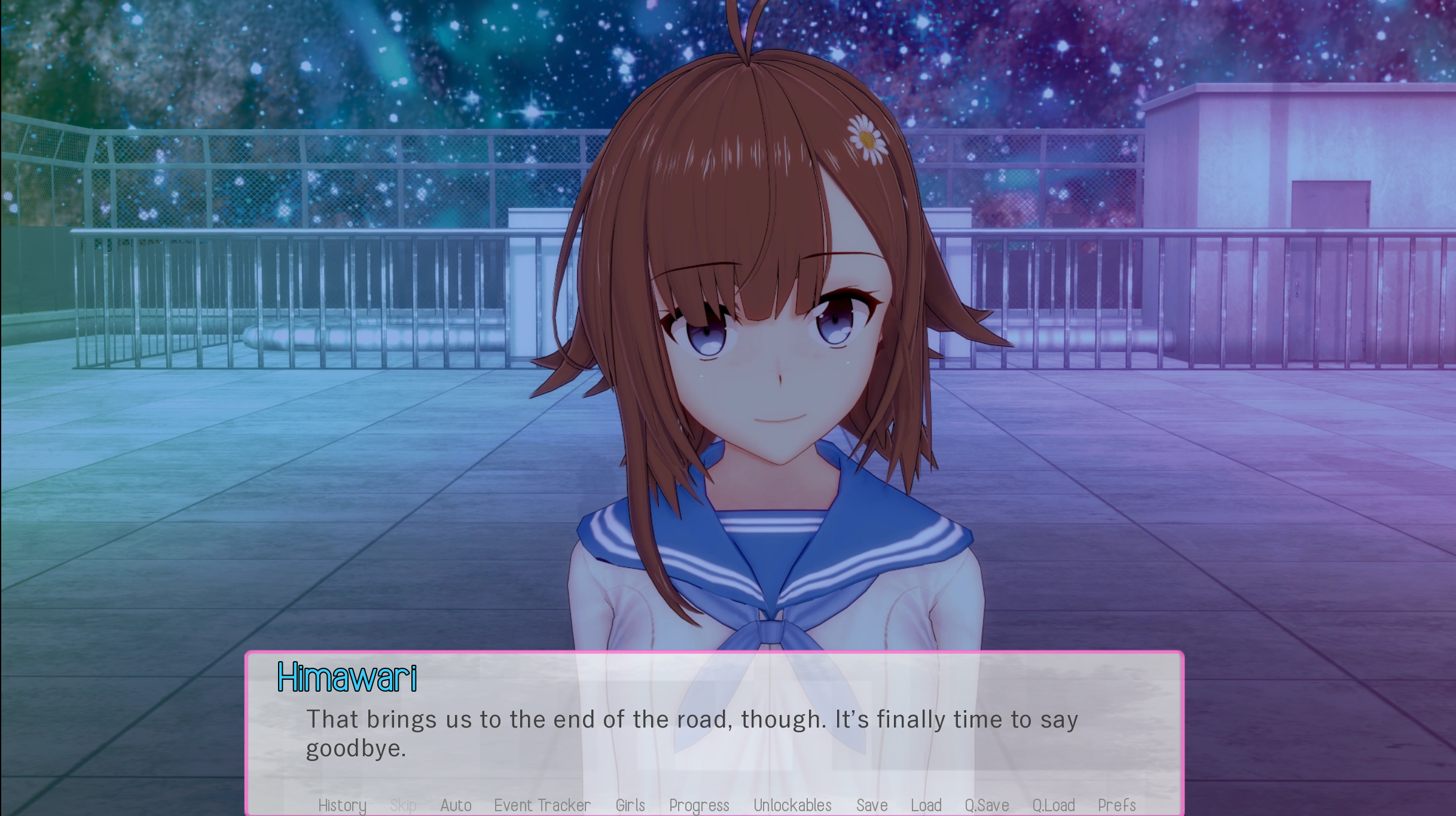Open the Save menu
1456x816 pixels.
872,805
